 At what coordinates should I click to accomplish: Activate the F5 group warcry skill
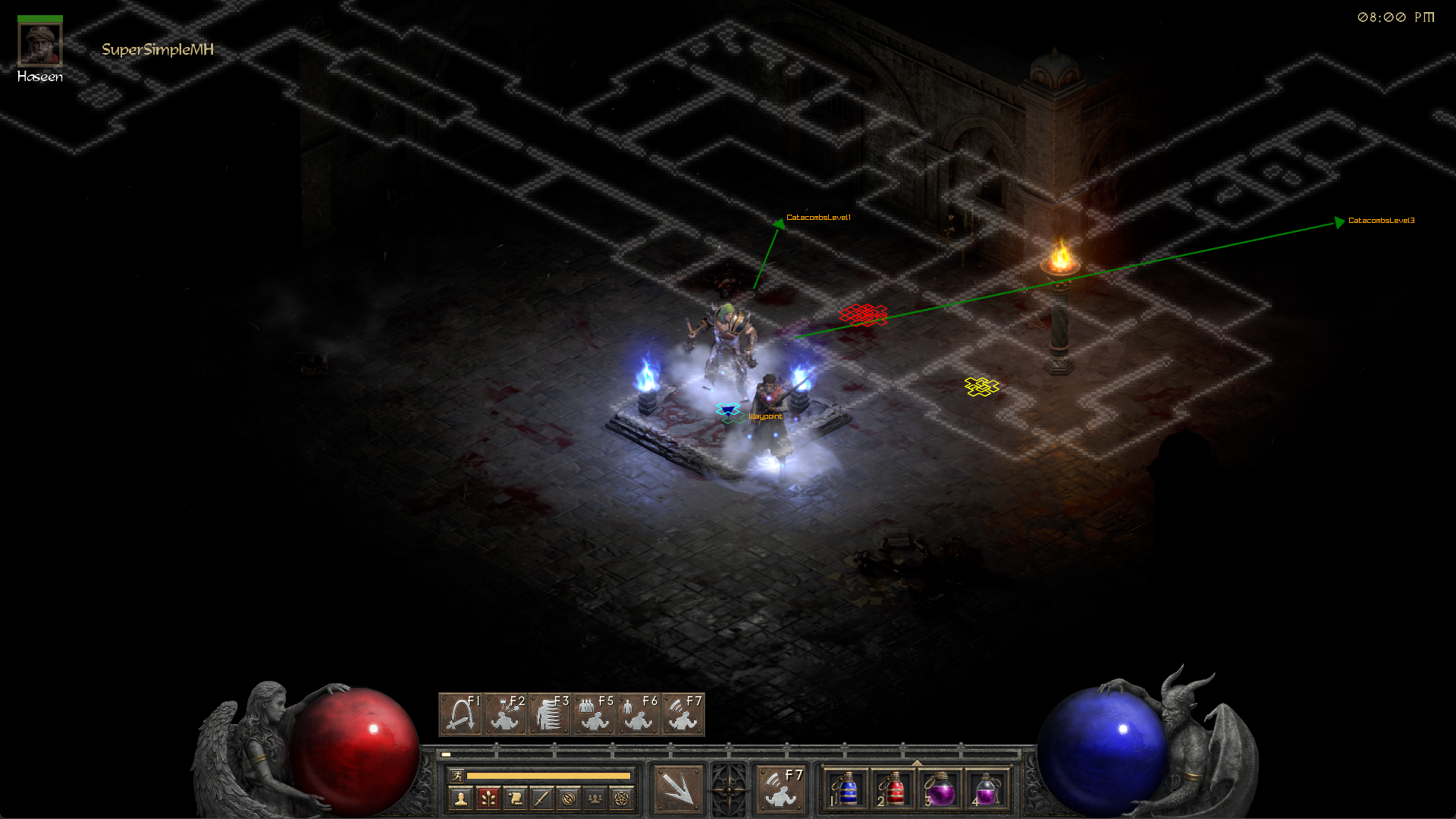click(594, 714)
